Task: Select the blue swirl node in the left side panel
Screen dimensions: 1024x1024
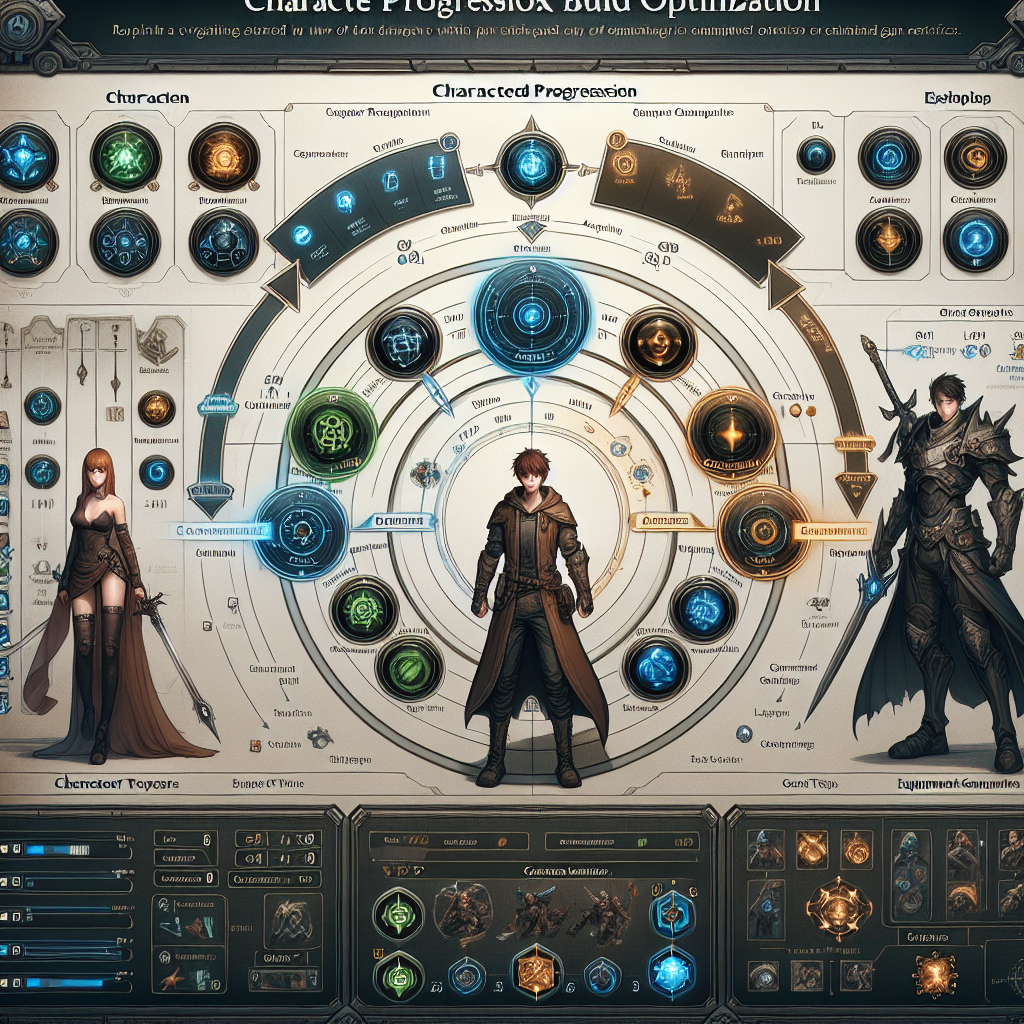Action: (x=155, y=471)
